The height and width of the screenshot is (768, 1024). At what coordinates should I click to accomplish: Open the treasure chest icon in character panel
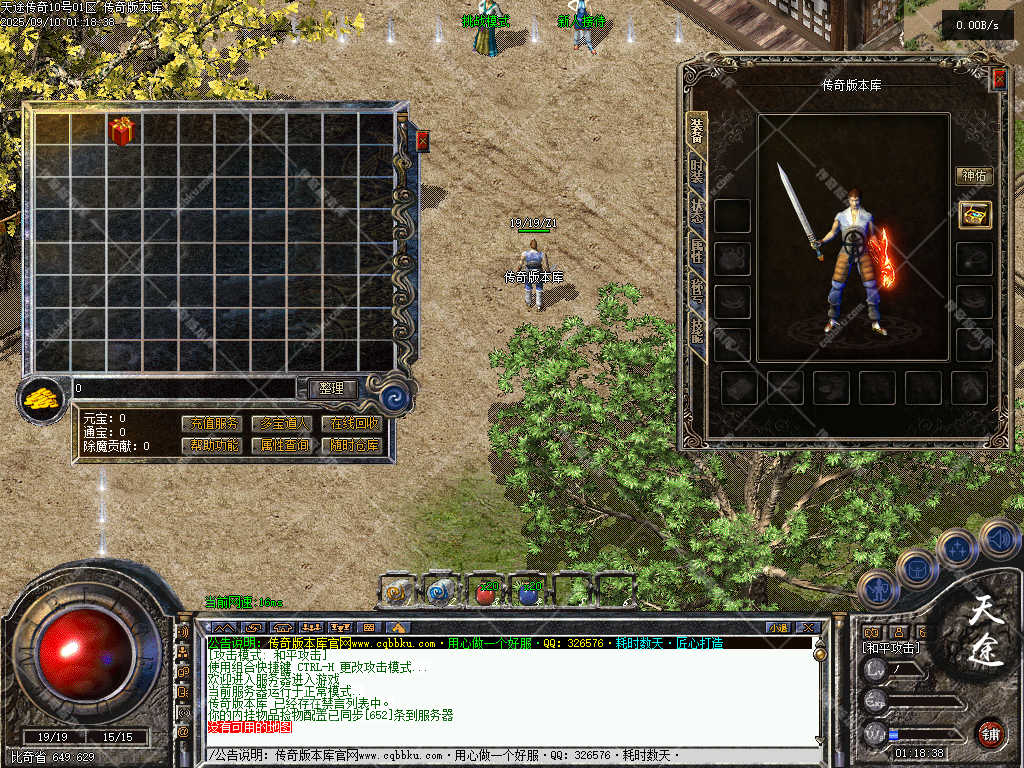click(x=974, y=214)
